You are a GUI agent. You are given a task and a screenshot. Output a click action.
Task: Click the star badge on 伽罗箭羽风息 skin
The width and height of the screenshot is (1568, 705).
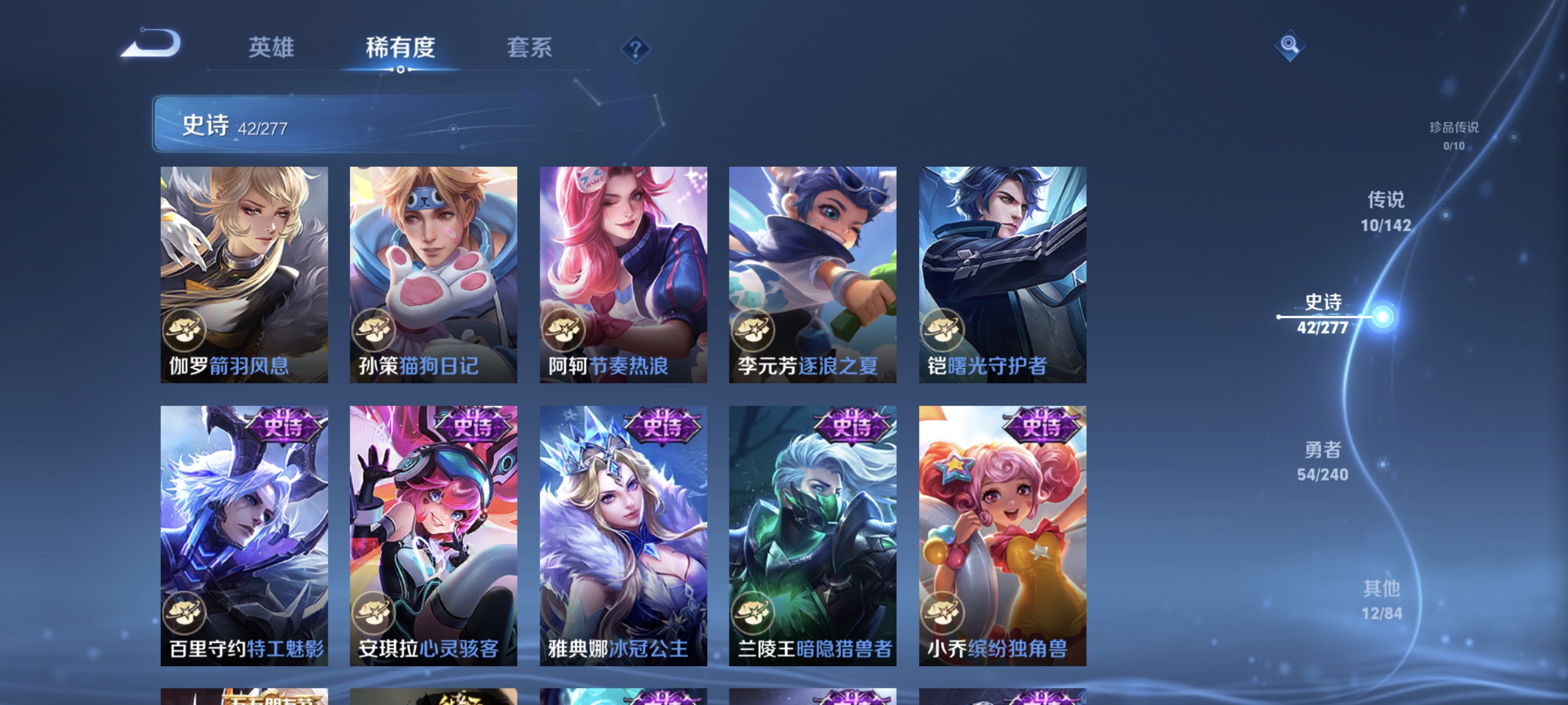pyautogui.click(x=186, y=331)
